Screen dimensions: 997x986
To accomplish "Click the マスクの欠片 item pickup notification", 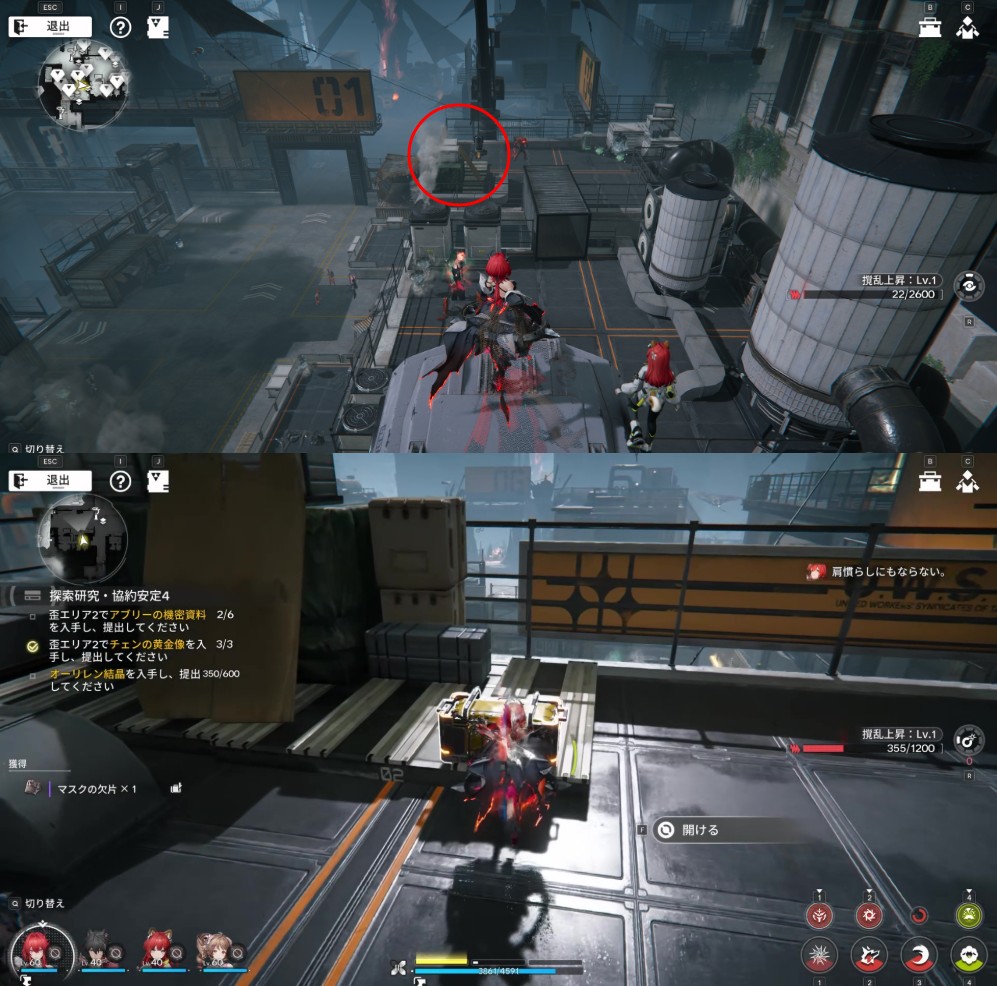I will (x=97, y=789).
